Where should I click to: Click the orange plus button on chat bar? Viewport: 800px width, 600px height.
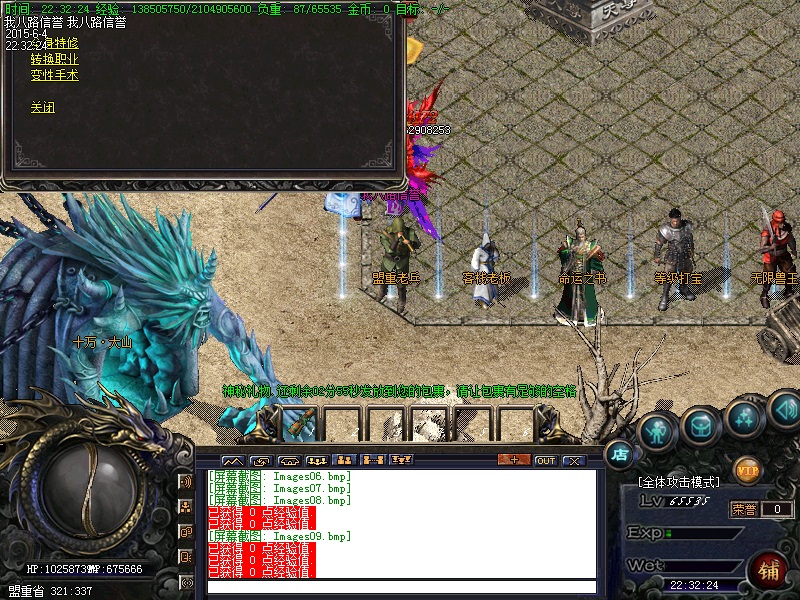514,460
